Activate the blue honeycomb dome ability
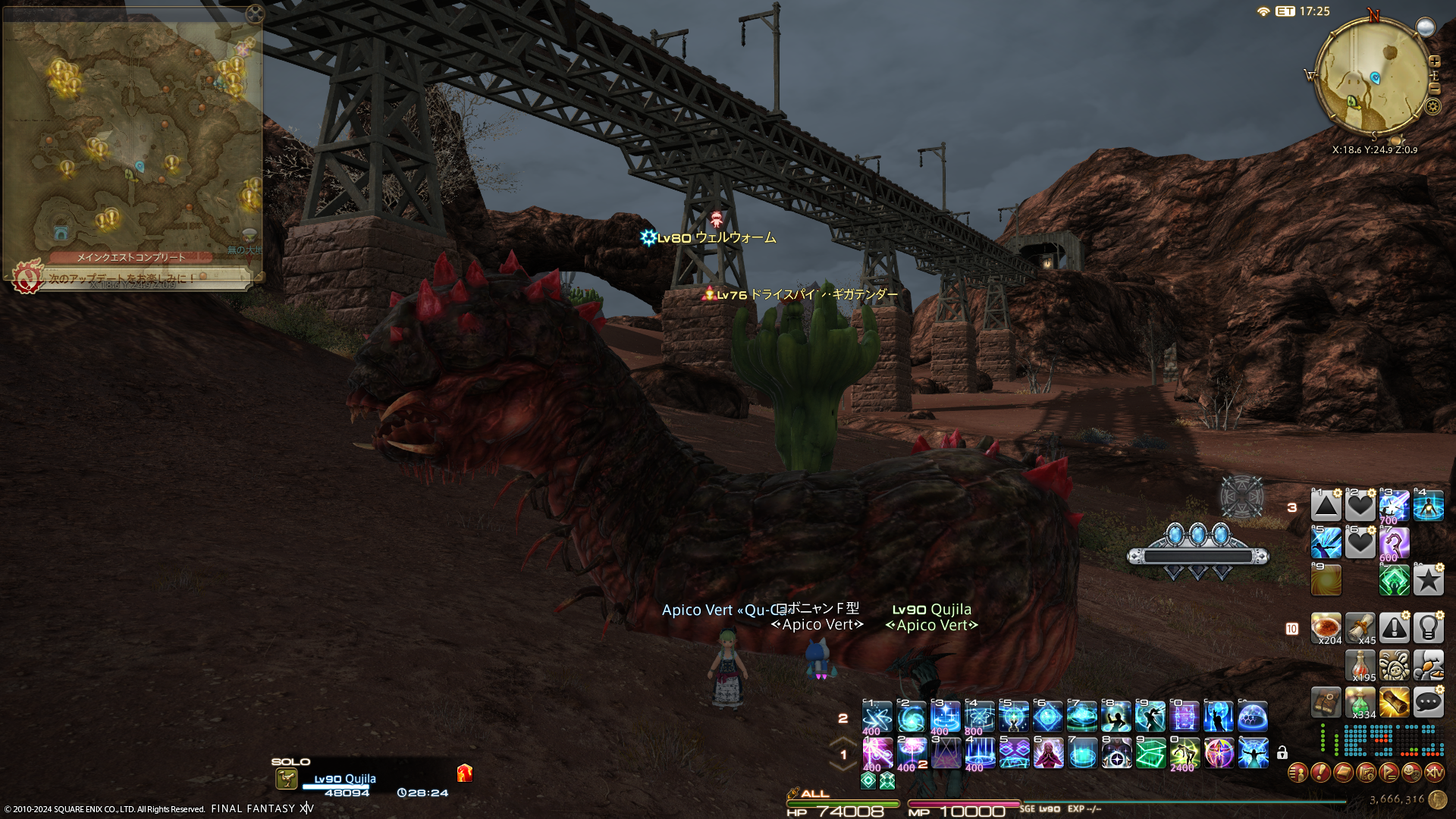This screenshot has width=1456, height=819. coord(1253,716)
